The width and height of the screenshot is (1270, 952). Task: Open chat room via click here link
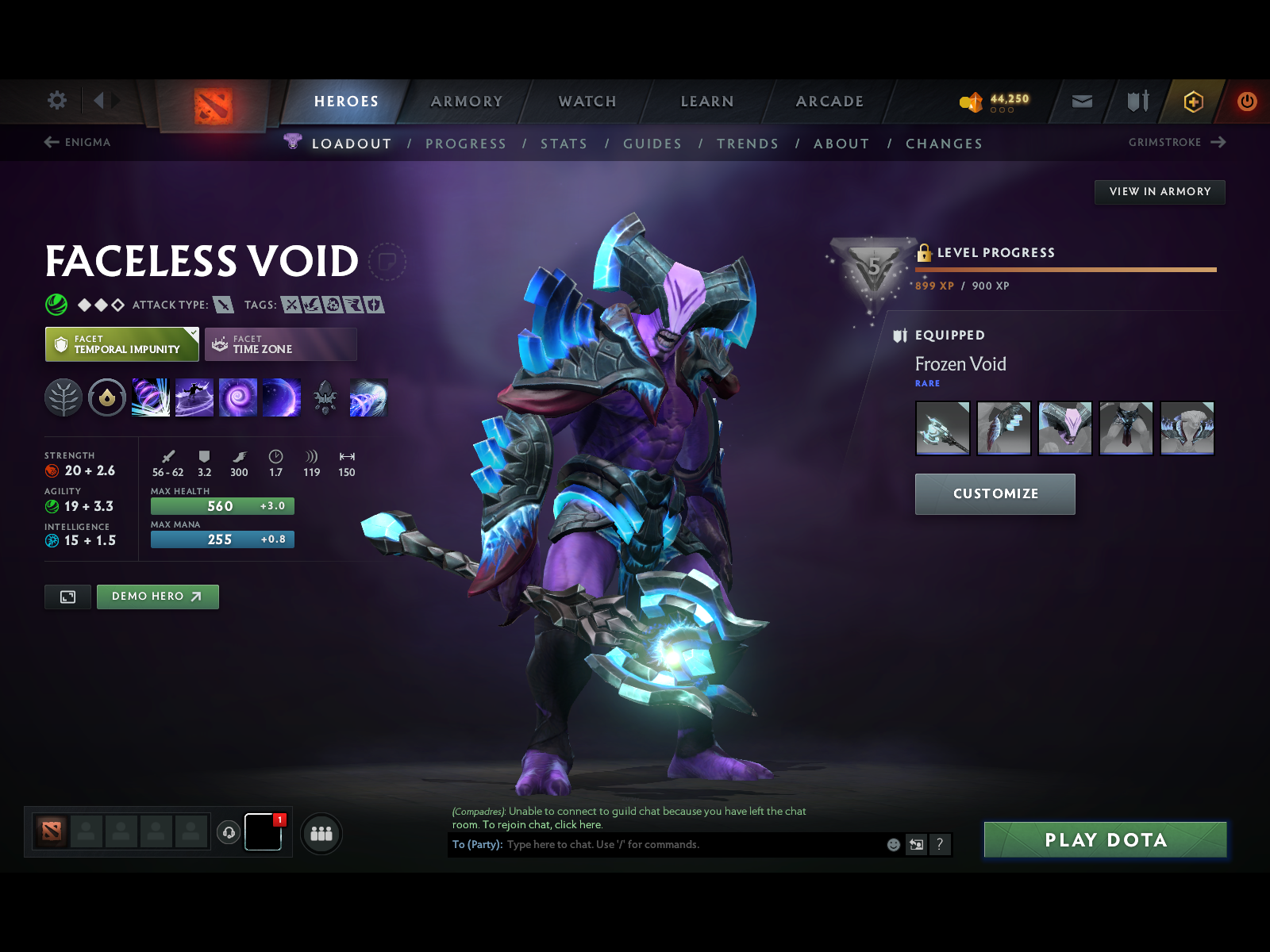(578, 824)
